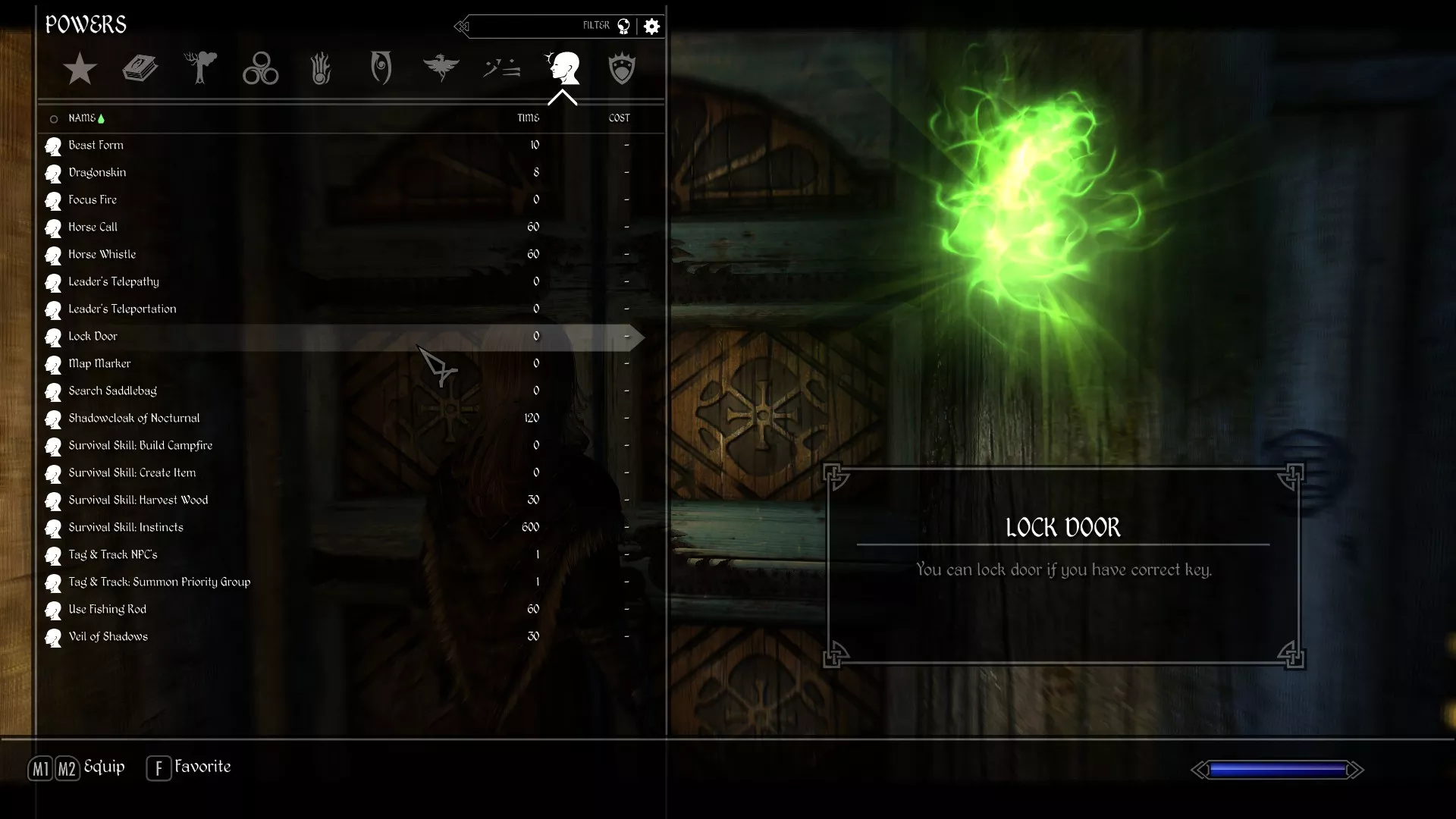Select Survival Skill: Instincts power
The height and width of the screenshot is (819, 1456).
(126, 528)
